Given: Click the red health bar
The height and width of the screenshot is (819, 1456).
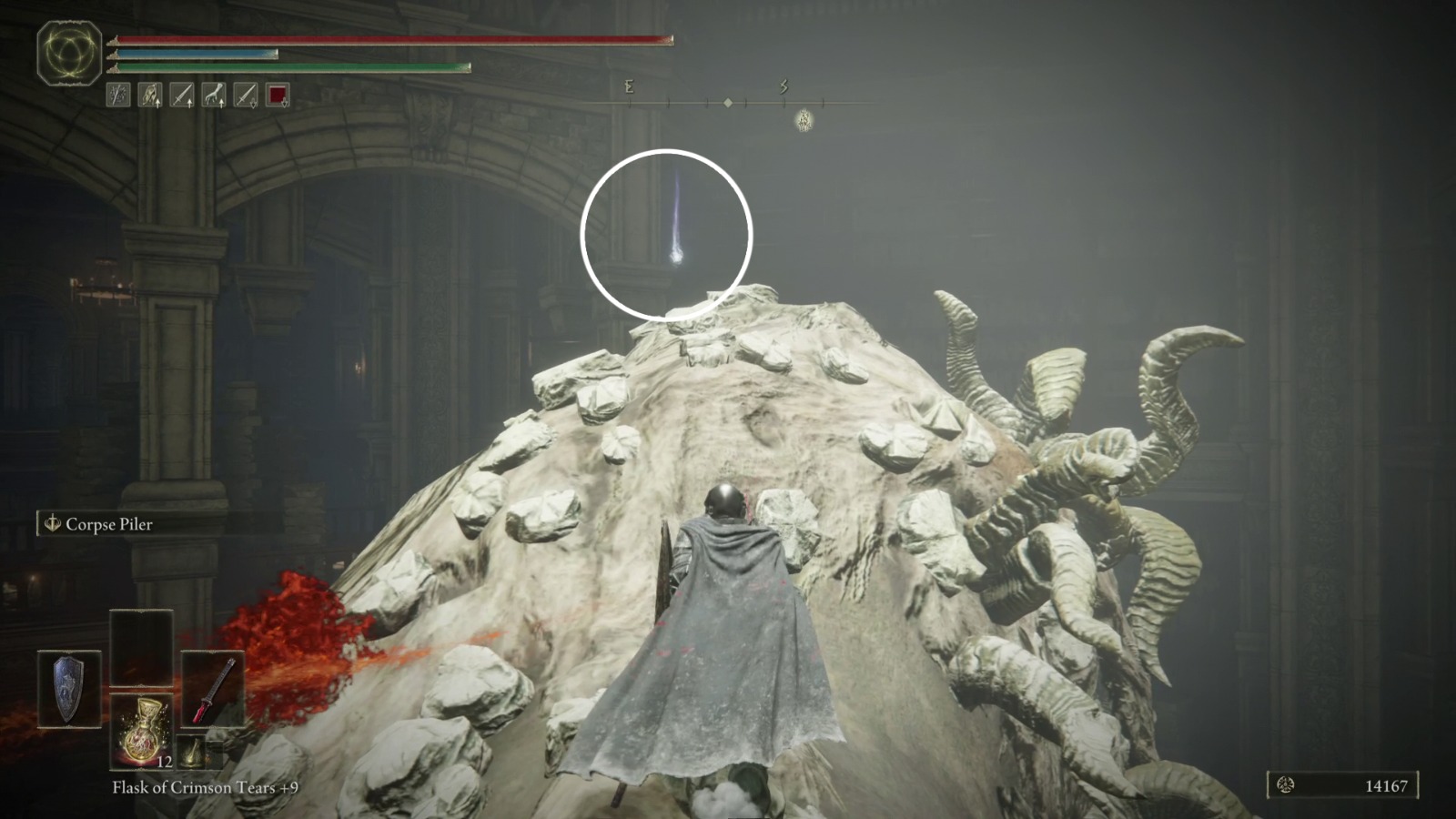Looking at the screenshot, I should coord(391,40).
